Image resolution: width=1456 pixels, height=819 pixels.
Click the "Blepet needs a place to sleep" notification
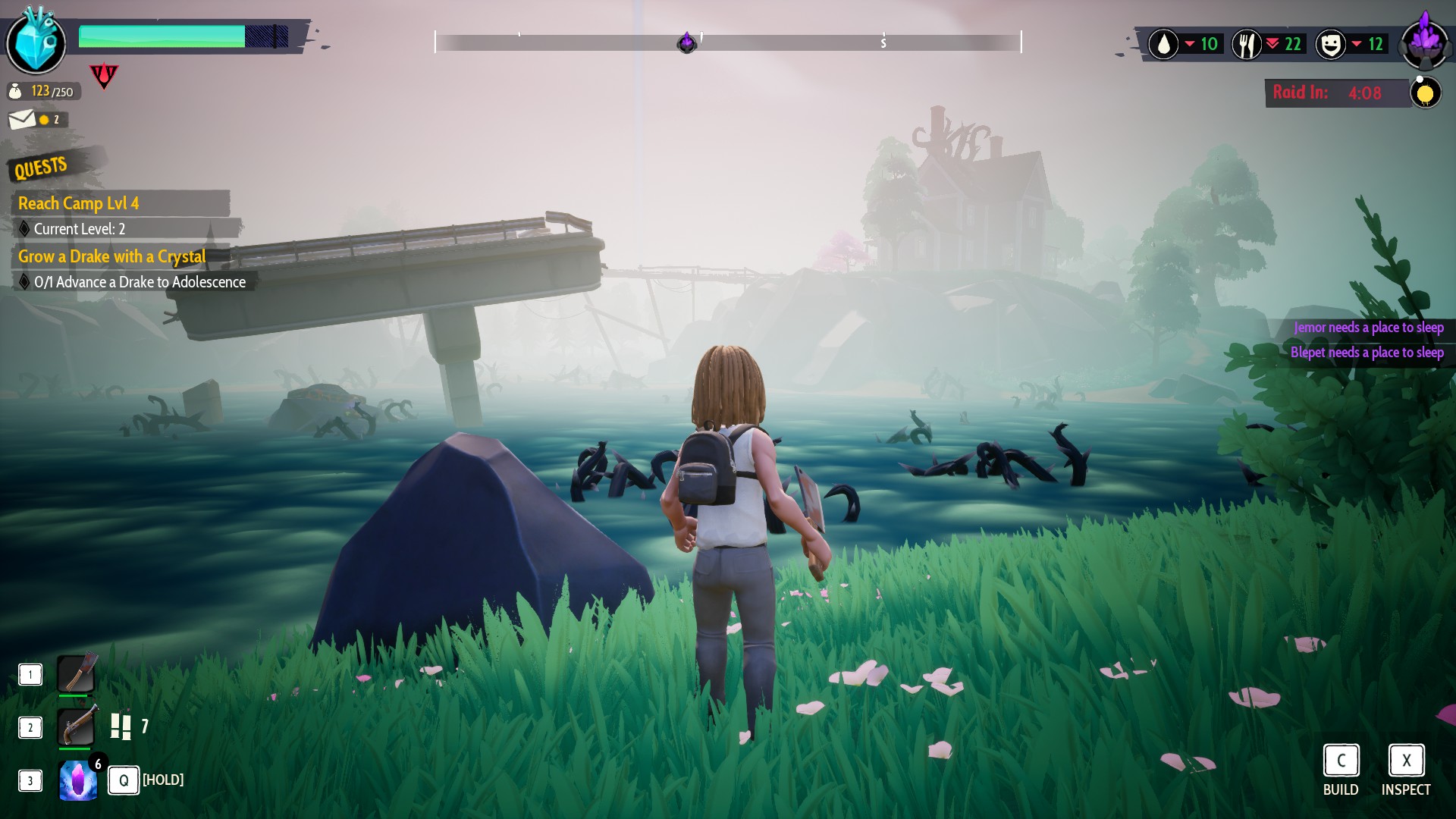[1367, 353]
